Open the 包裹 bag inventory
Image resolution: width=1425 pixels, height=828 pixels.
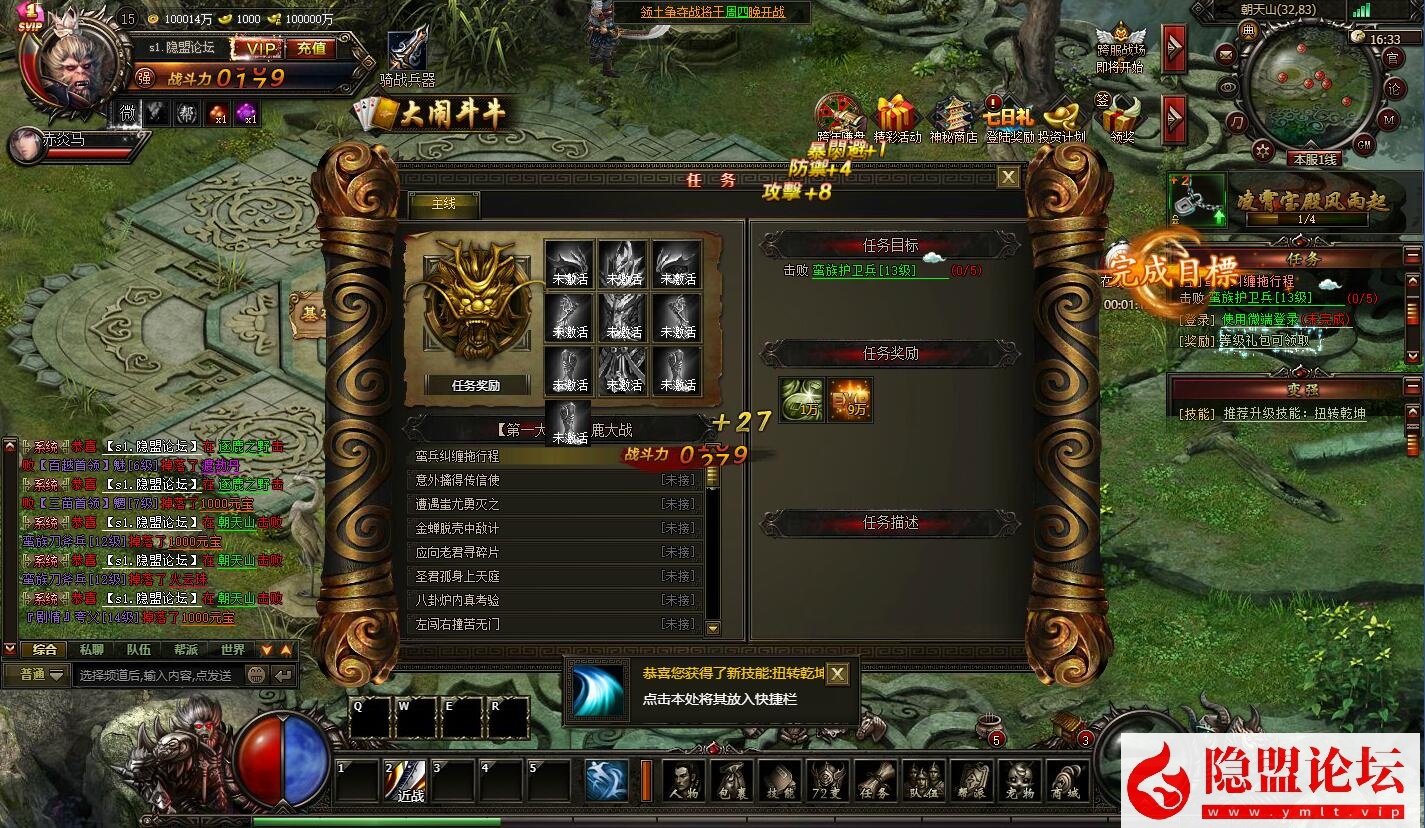coord(733,780)
